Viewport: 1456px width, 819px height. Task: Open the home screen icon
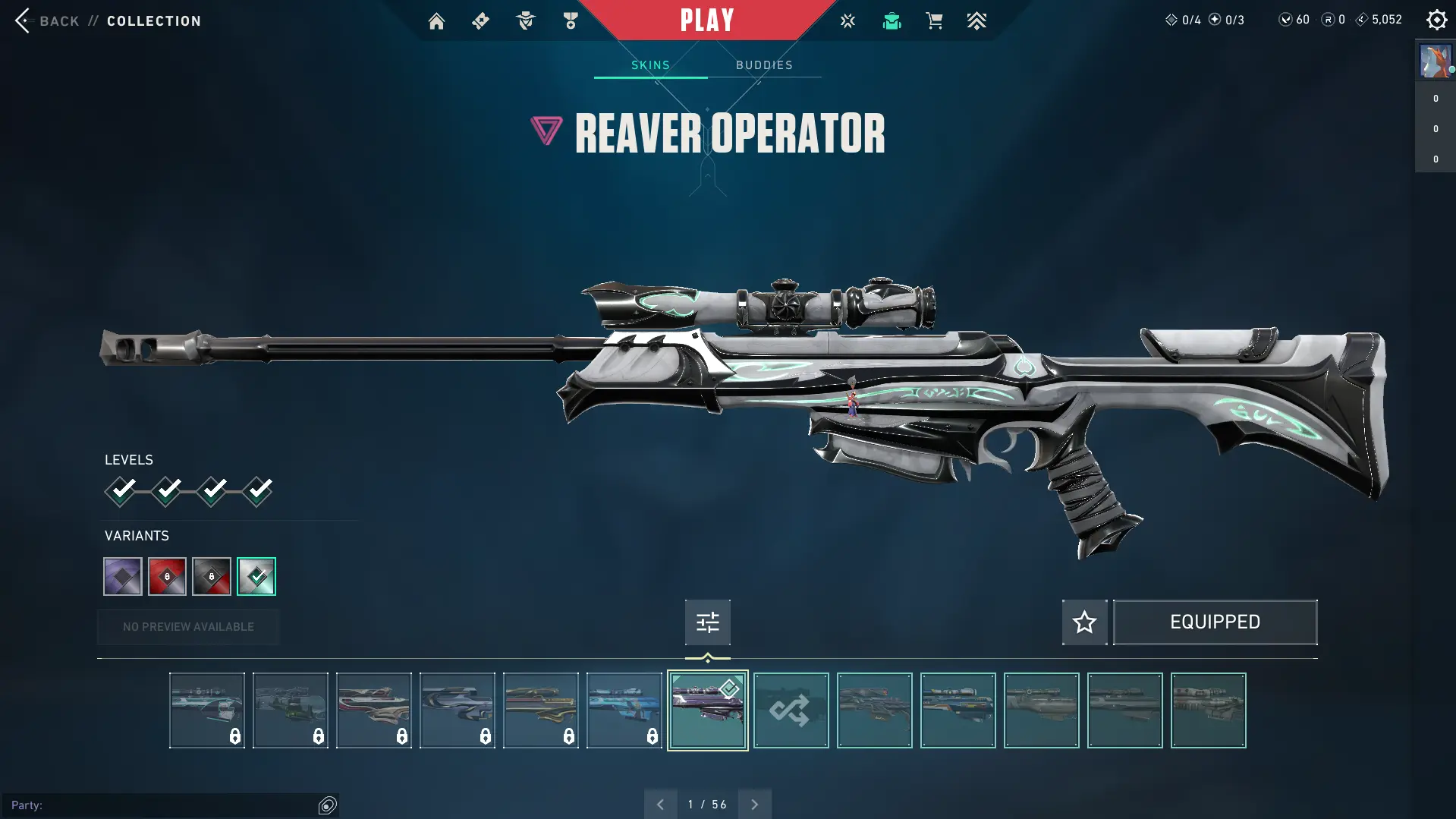tap(436, 21)
